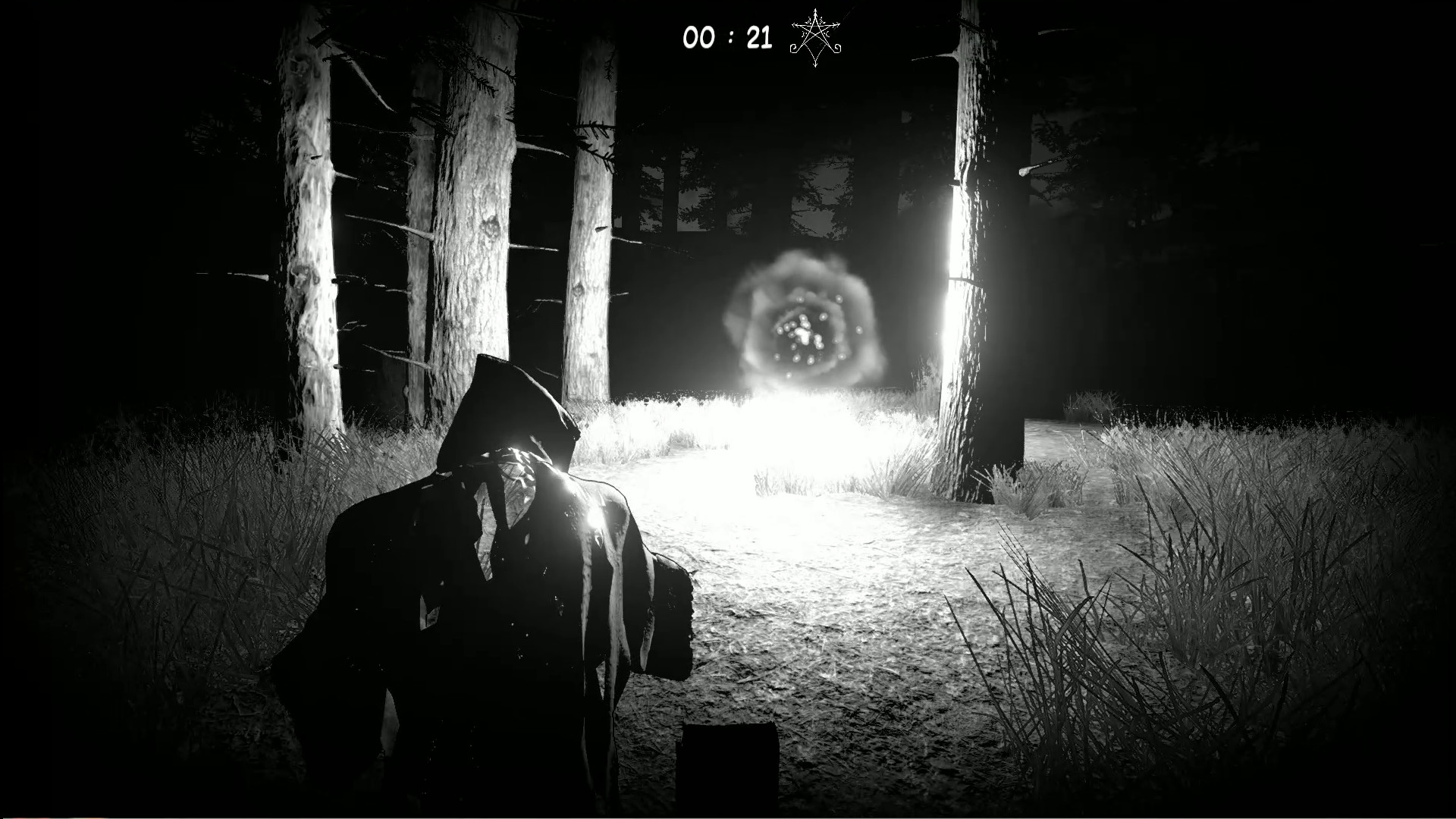Click the right arrow of the pentagram symbol
This screenshot has height=819, width=1456.
click(837, 25)
